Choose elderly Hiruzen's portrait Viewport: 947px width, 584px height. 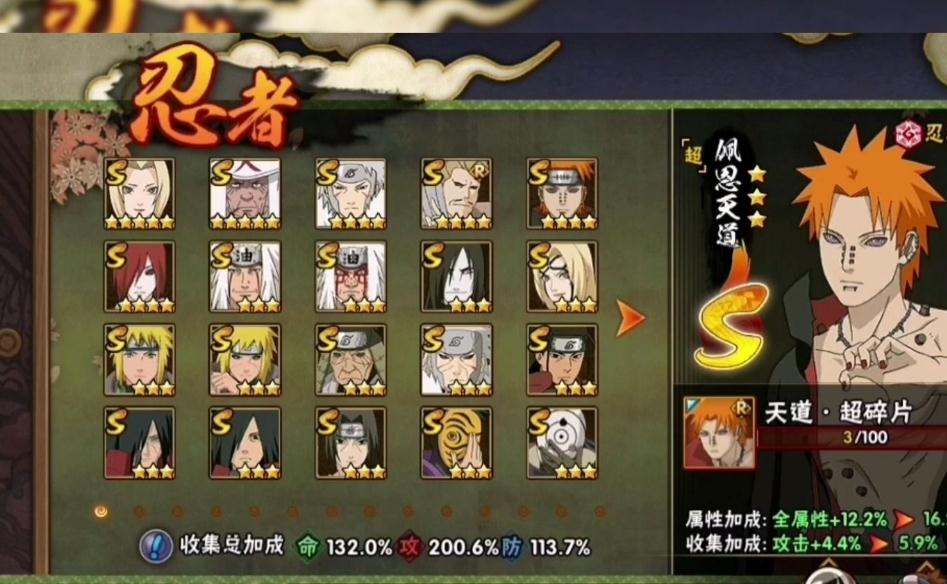tap(350, 359)
